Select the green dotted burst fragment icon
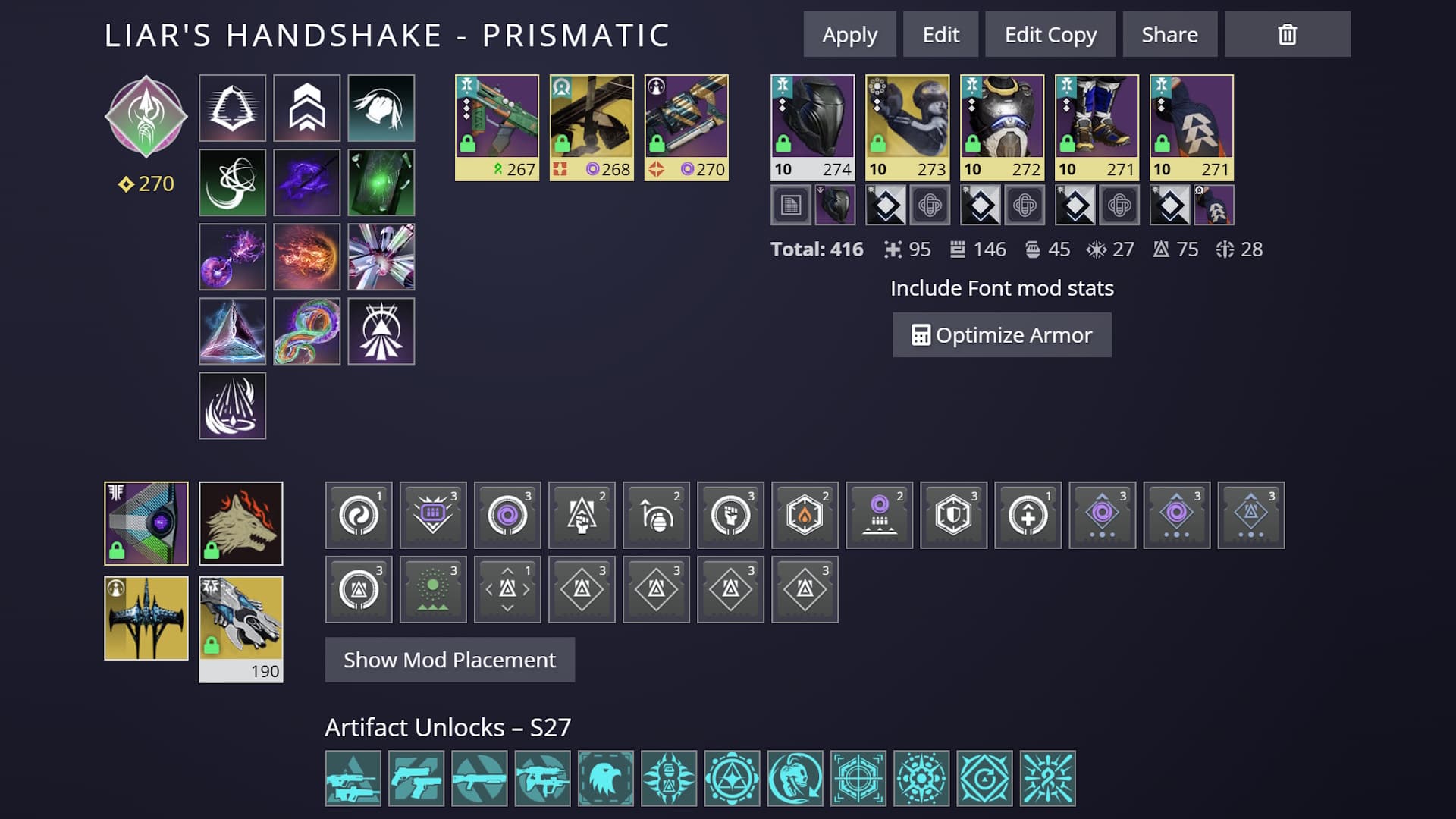The width and height of the screenshot is (1456, 819). pyautogui.click(x=433, y=589)
